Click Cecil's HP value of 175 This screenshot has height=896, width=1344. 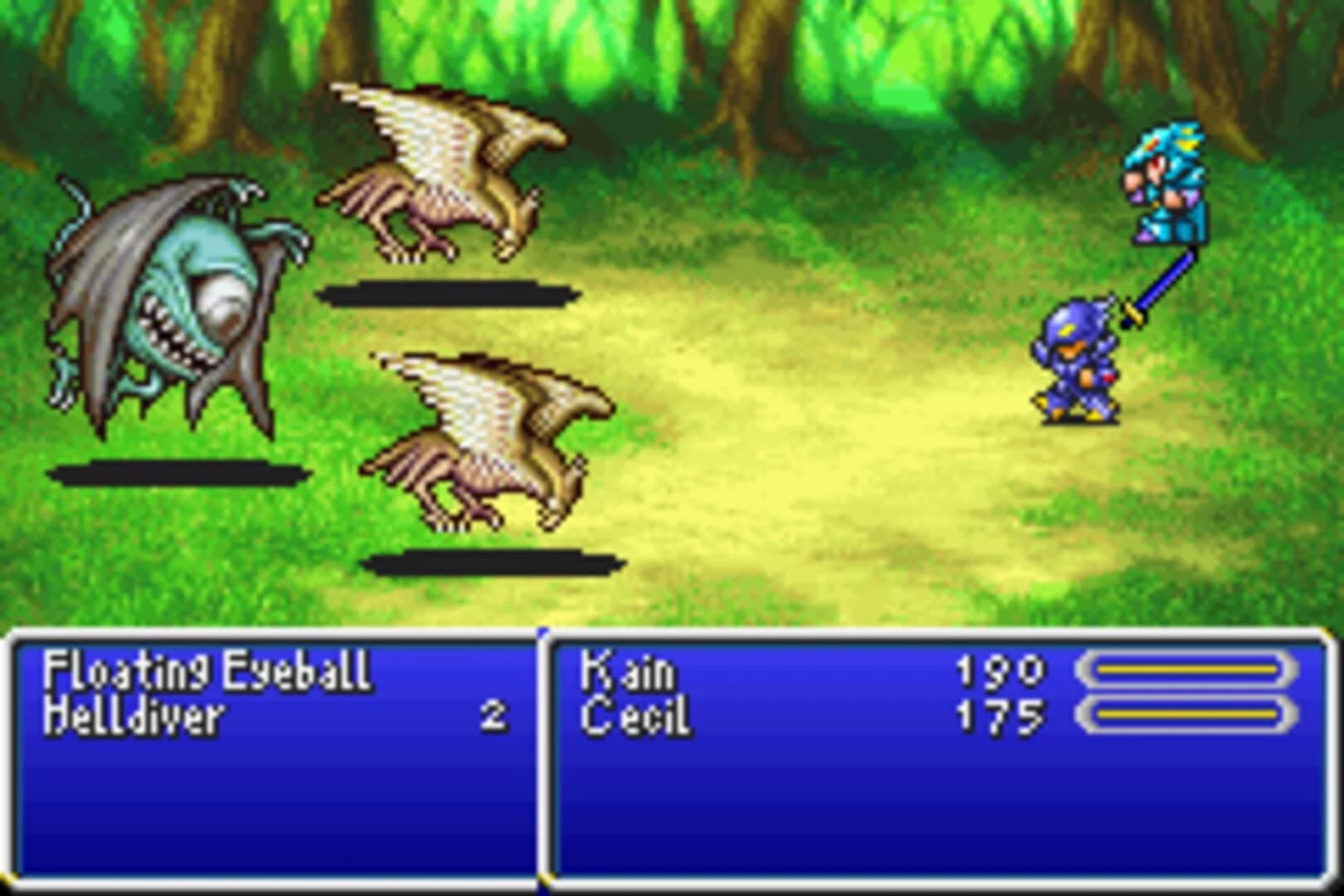click(x=1000, y=713)
